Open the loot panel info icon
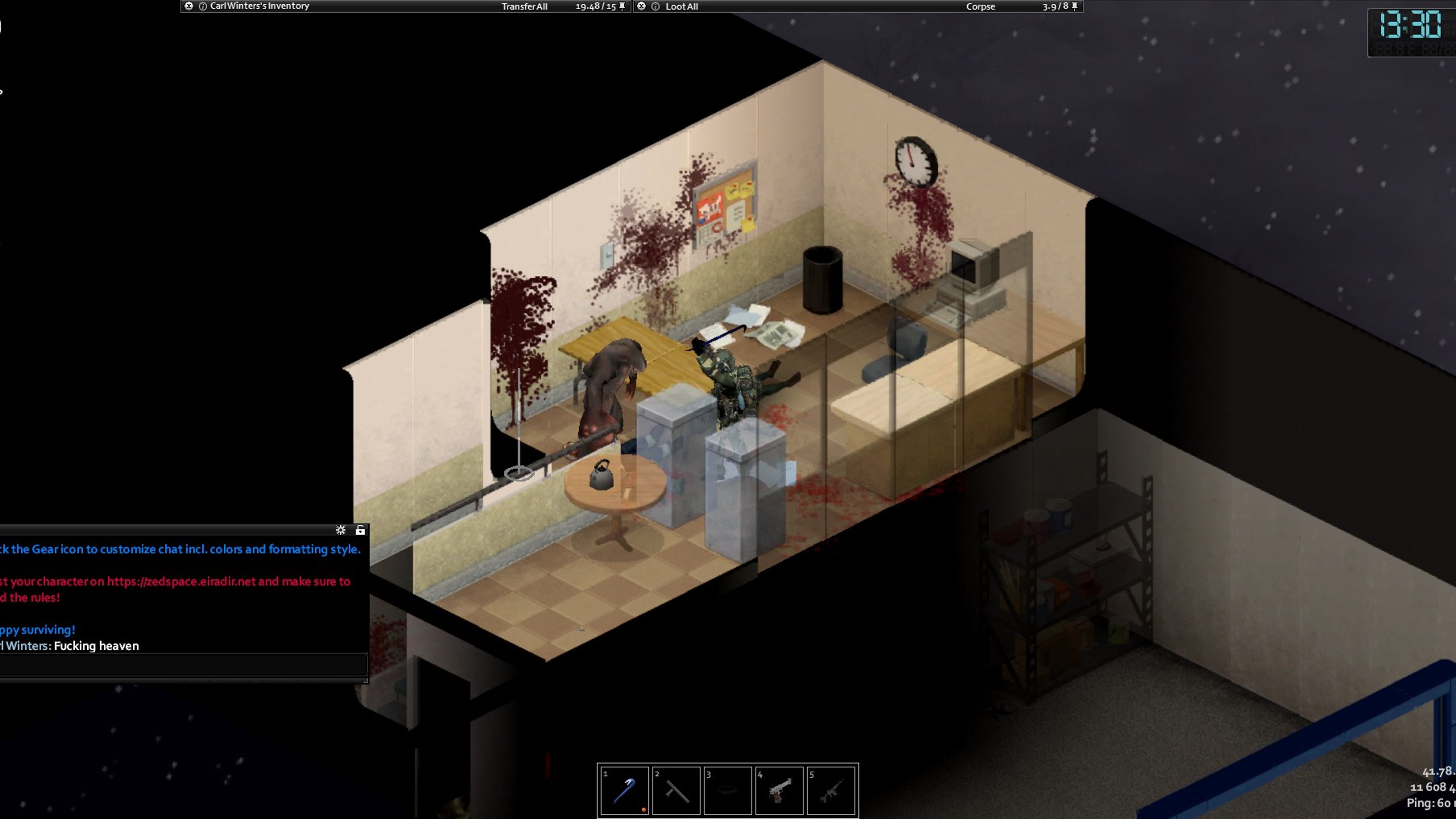 coord(655,6)
